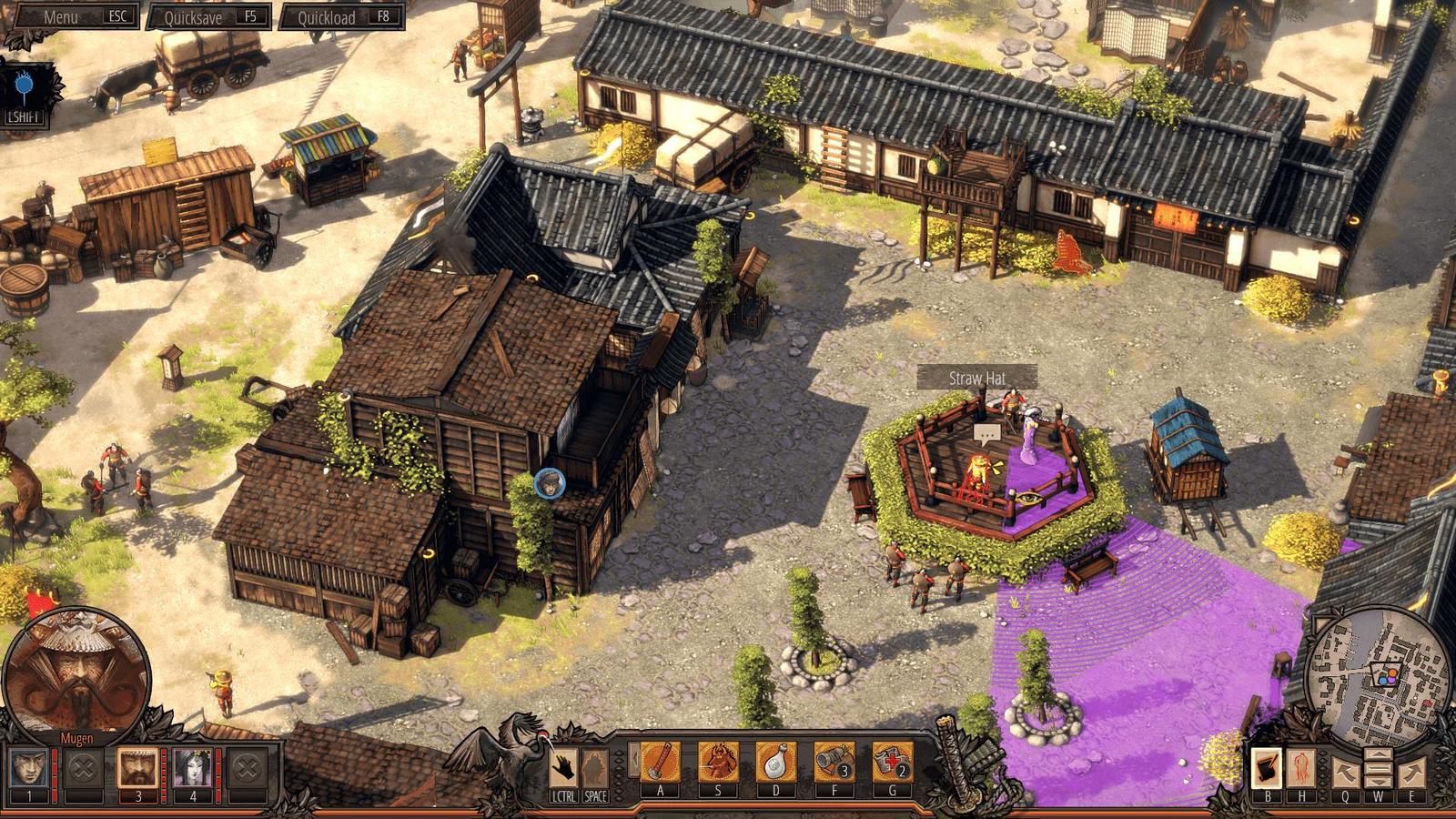The width and height of the screenshot is (1456, 819).
Task: Select the geisha character portrait
Action: coord(193,769)
